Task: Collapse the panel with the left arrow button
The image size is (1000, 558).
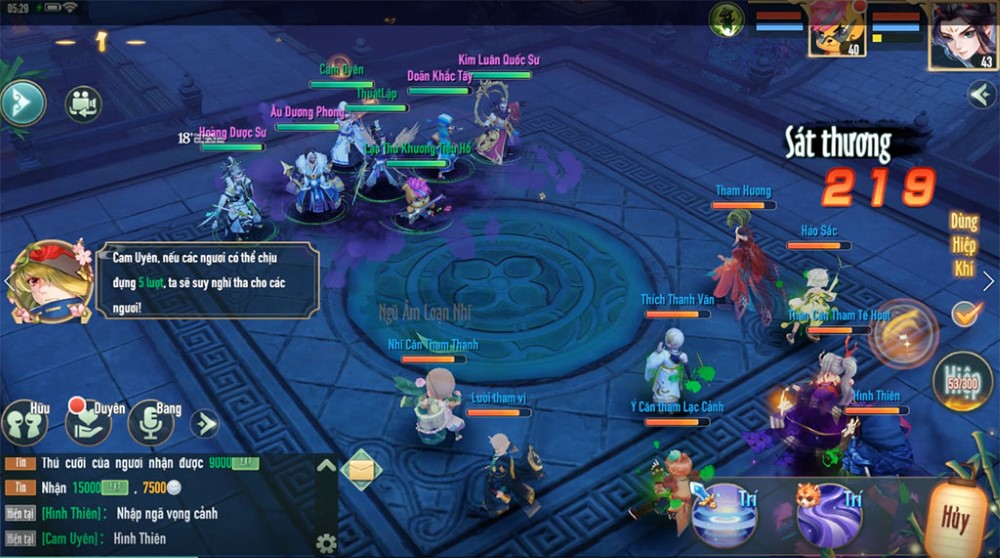Action: click(980, 94)
